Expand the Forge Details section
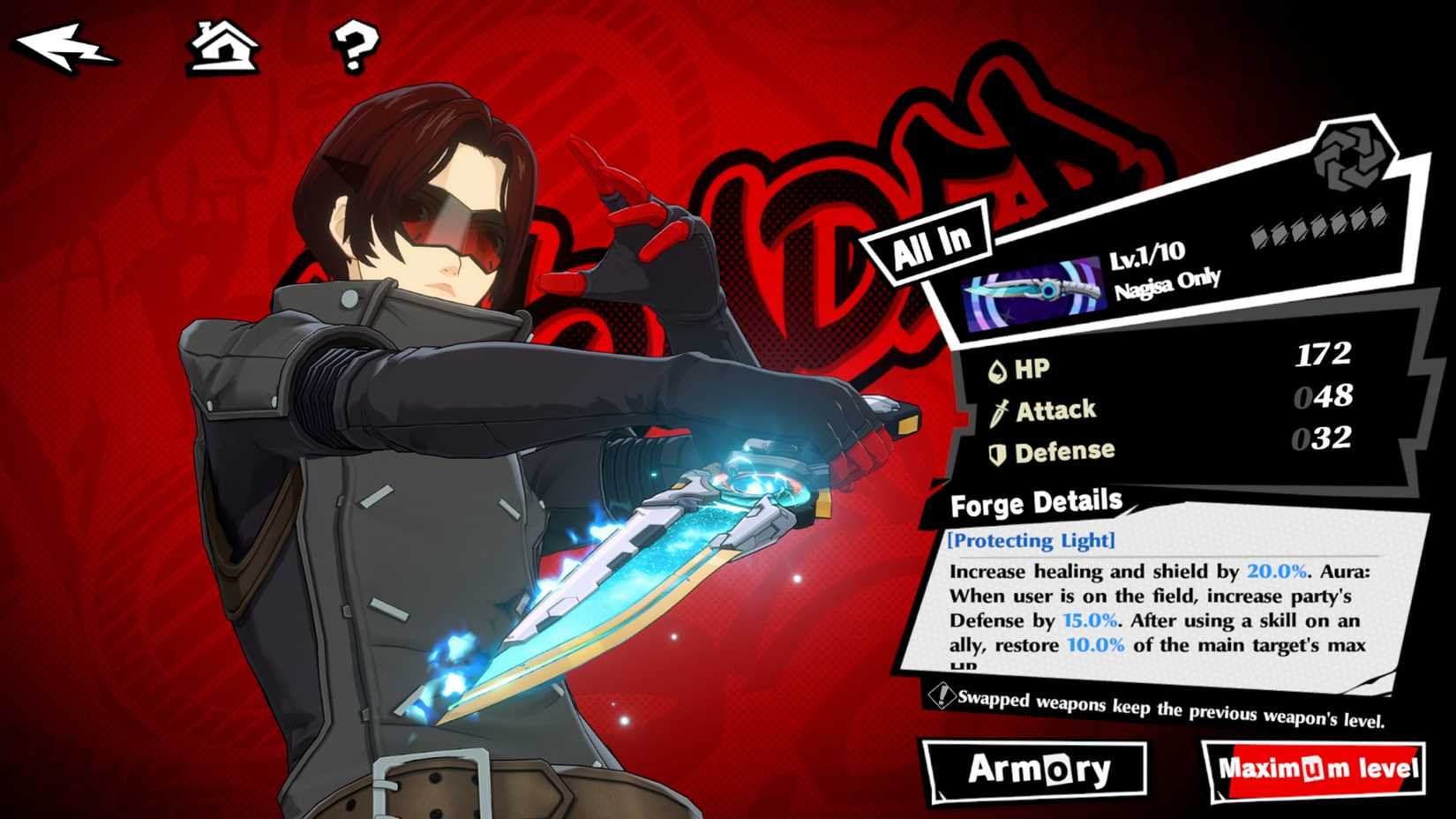The width and height of the screenshot is (1456, 819). click(x=1035, y=503)
